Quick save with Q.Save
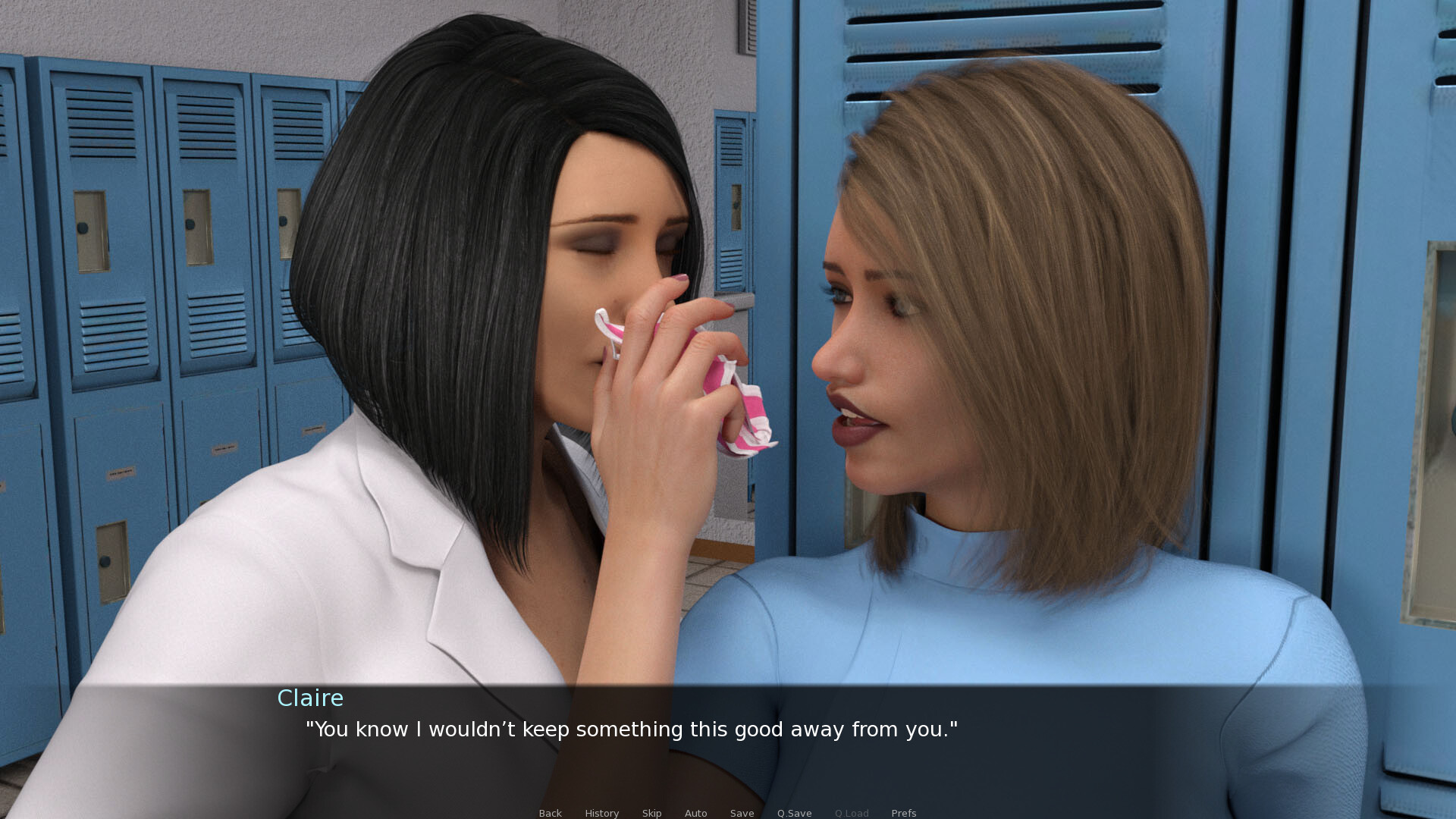The height and width of the screenshot is (819, 1456). point(794,813)
